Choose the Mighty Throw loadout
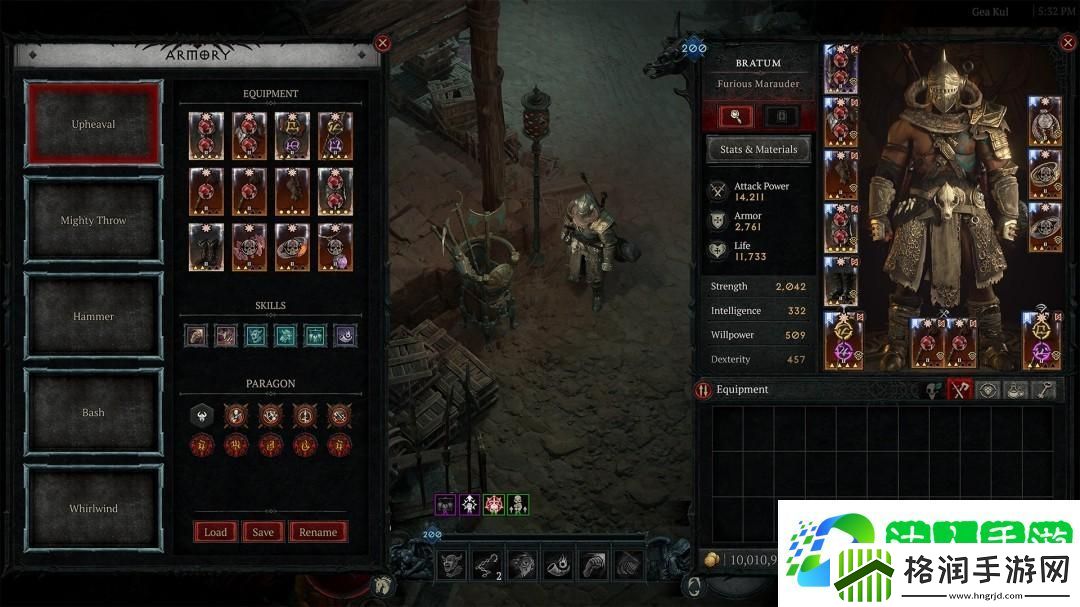1080x607 pixels. [93, 220]
